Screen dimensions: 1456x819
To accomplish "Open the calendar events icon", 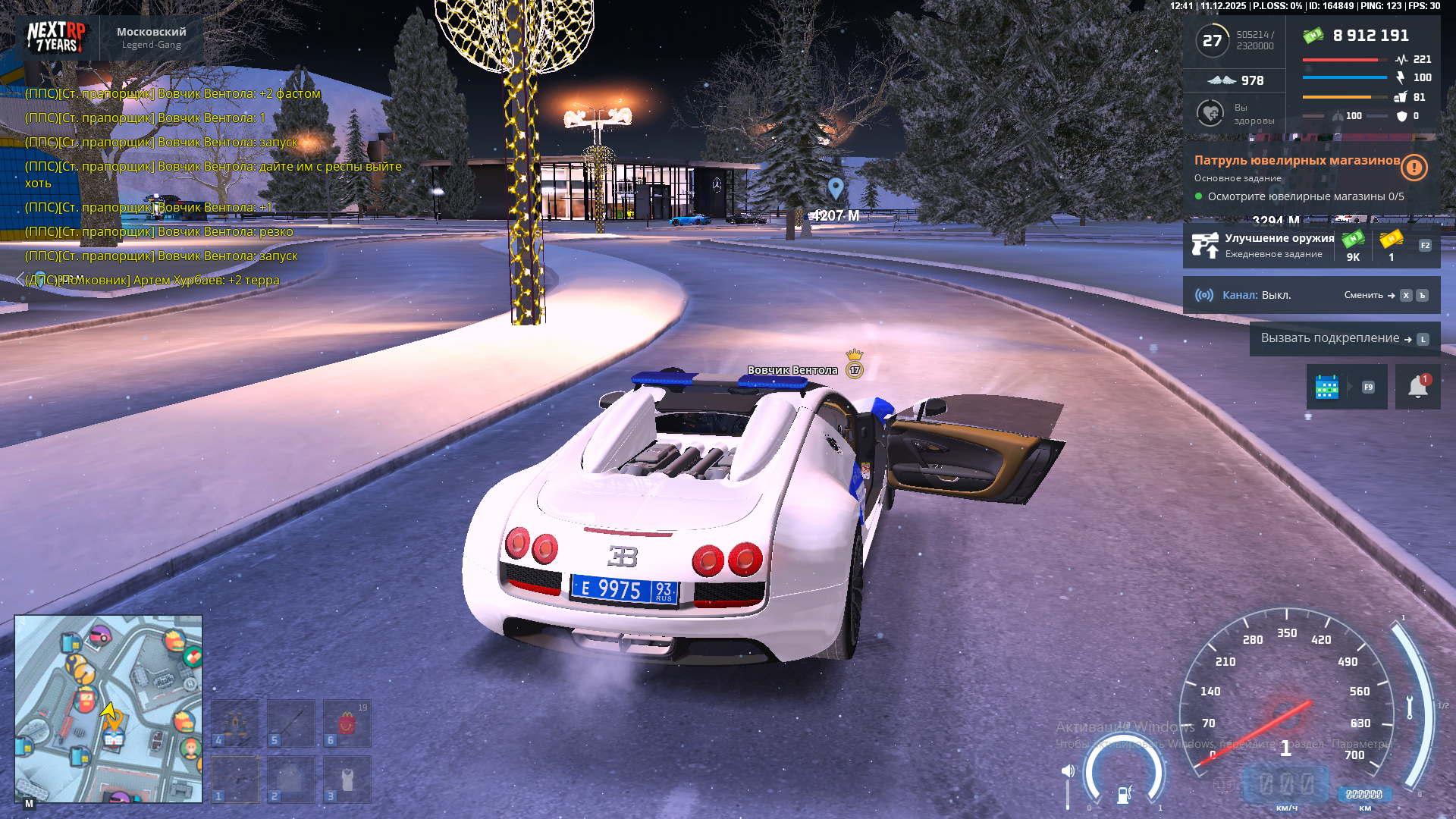I will [x=1326, y=387].
